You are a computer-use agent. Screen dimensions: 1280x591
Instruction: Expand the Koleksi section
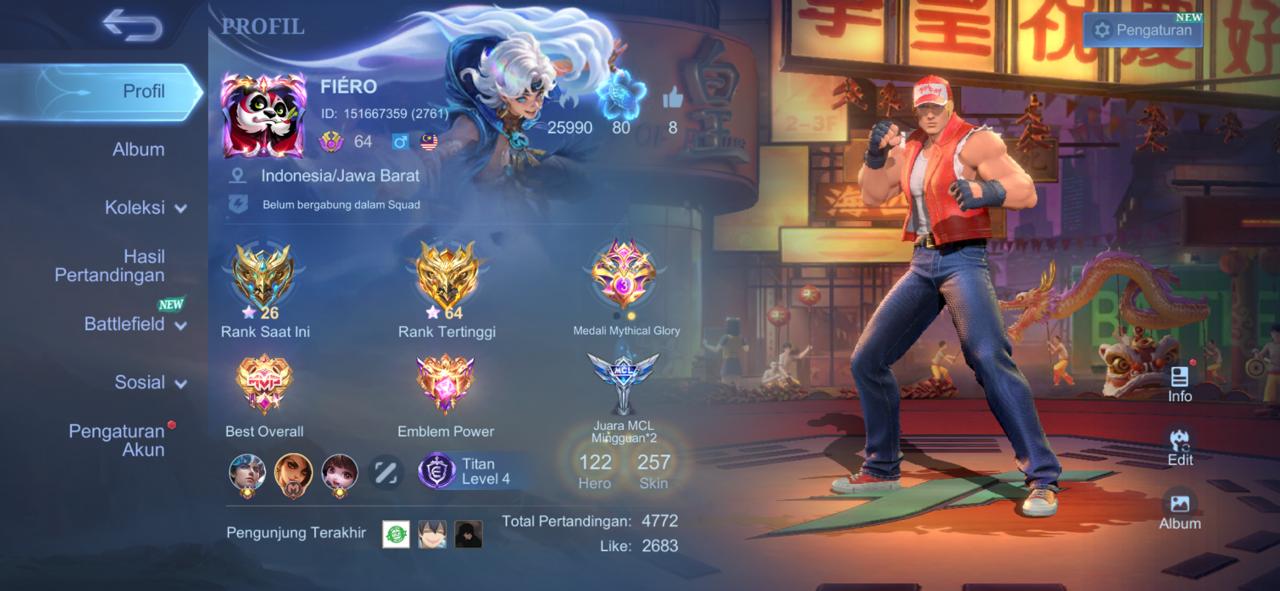pos(145,208)
